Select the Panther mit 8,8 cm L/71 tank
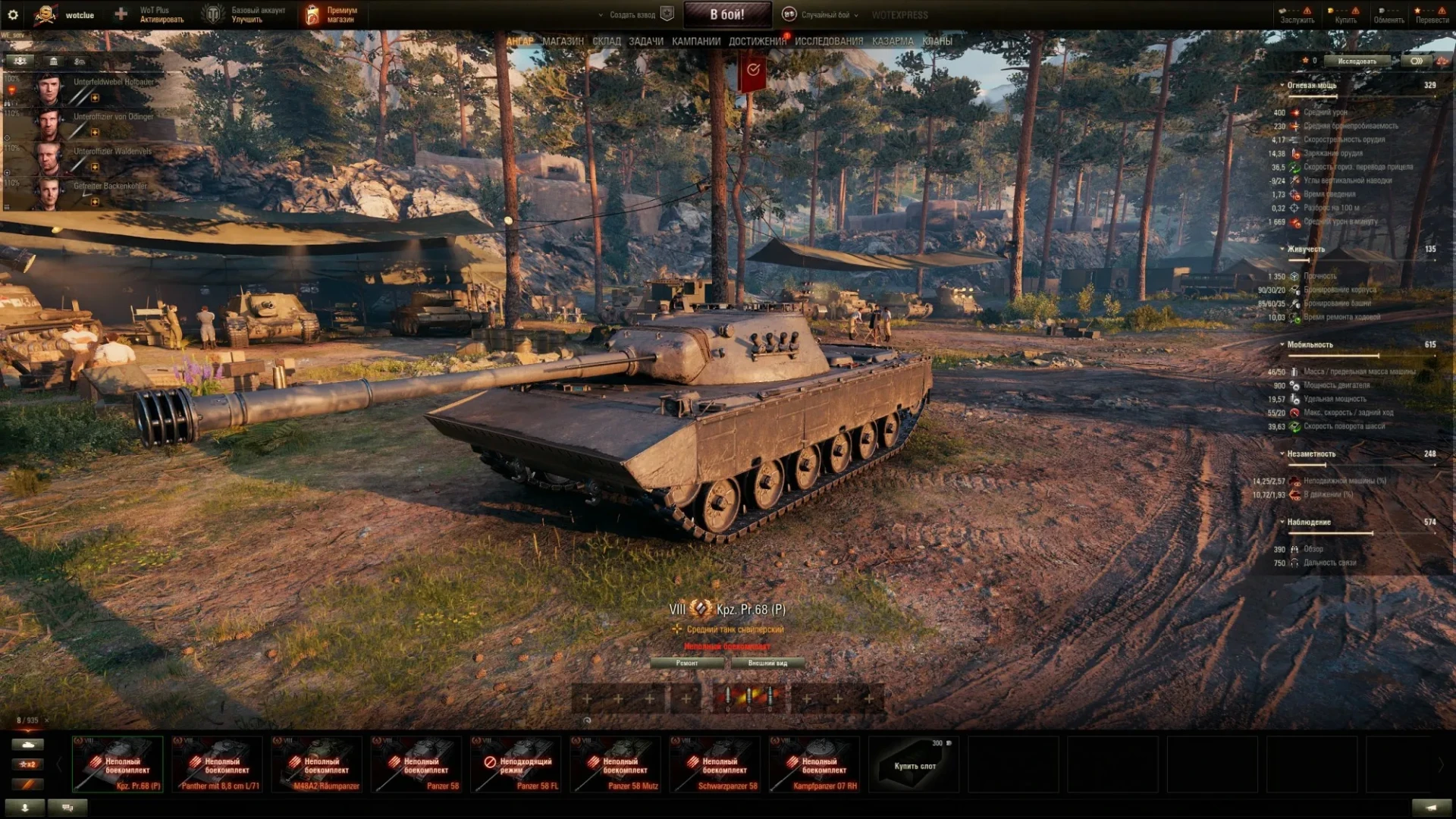Screen dimensions: 1456x819 point(218,764)
